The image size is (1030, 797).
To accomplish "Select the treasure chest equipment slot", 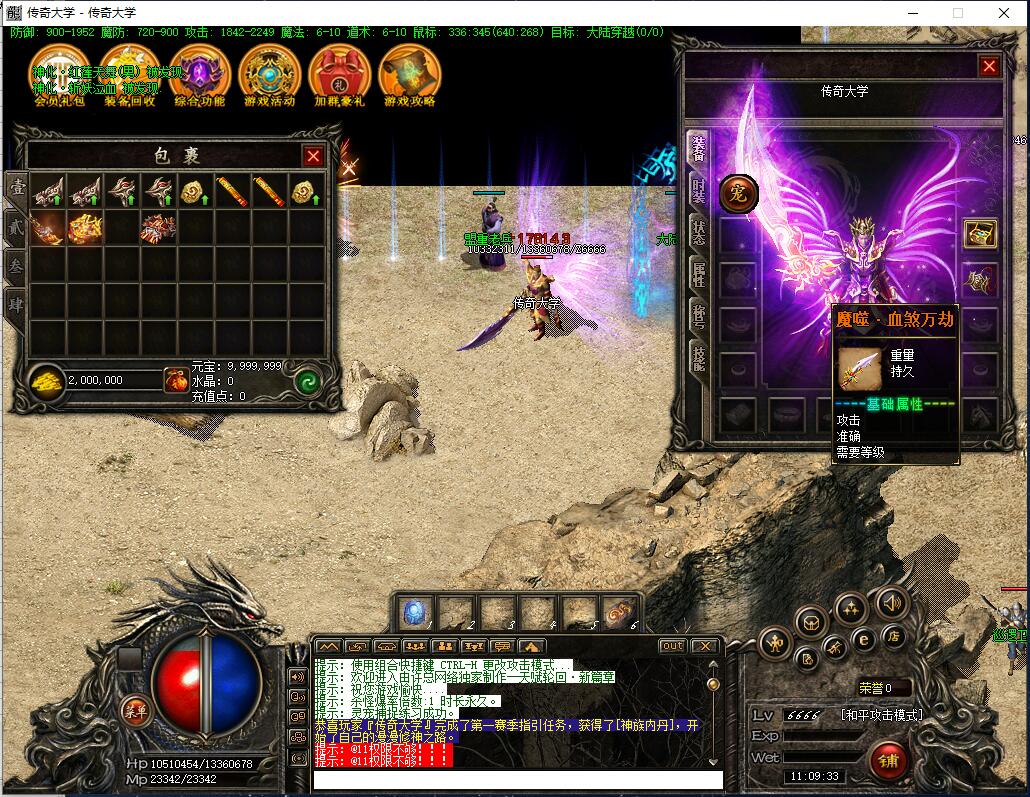I will (x=980, y=233).
